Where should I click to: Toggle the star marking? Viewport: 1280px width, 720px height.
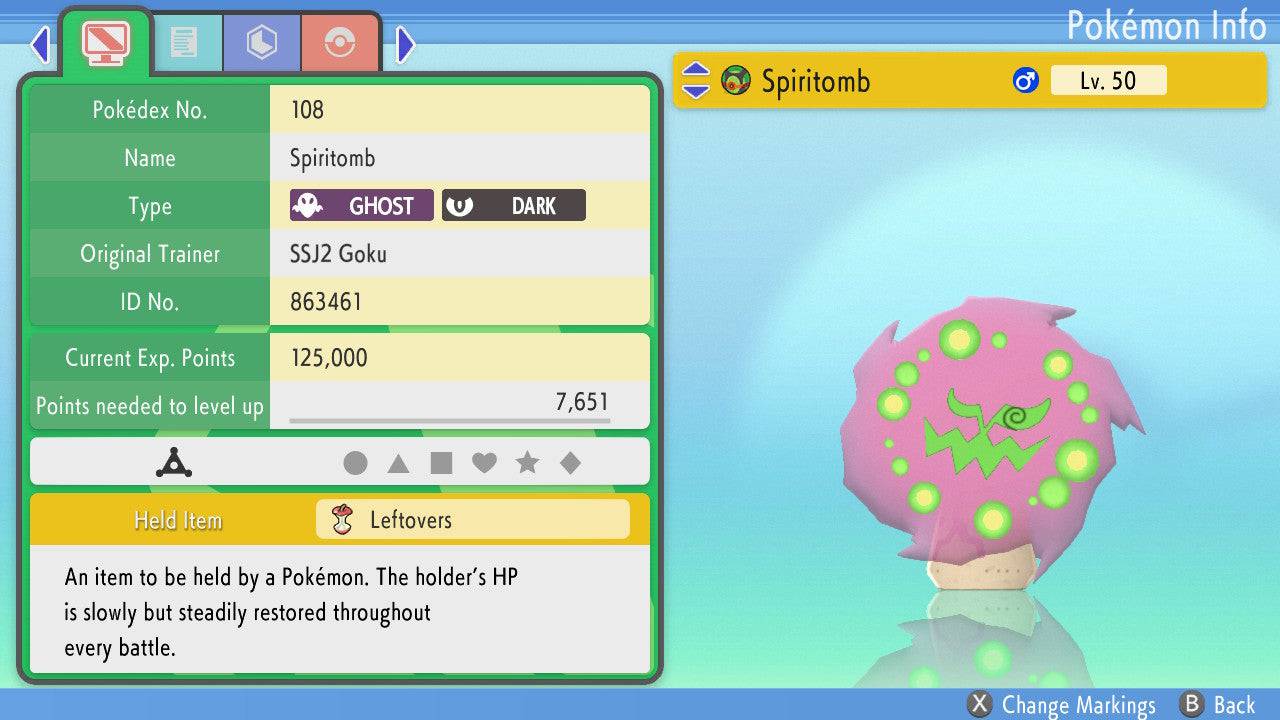coord(527,463)
